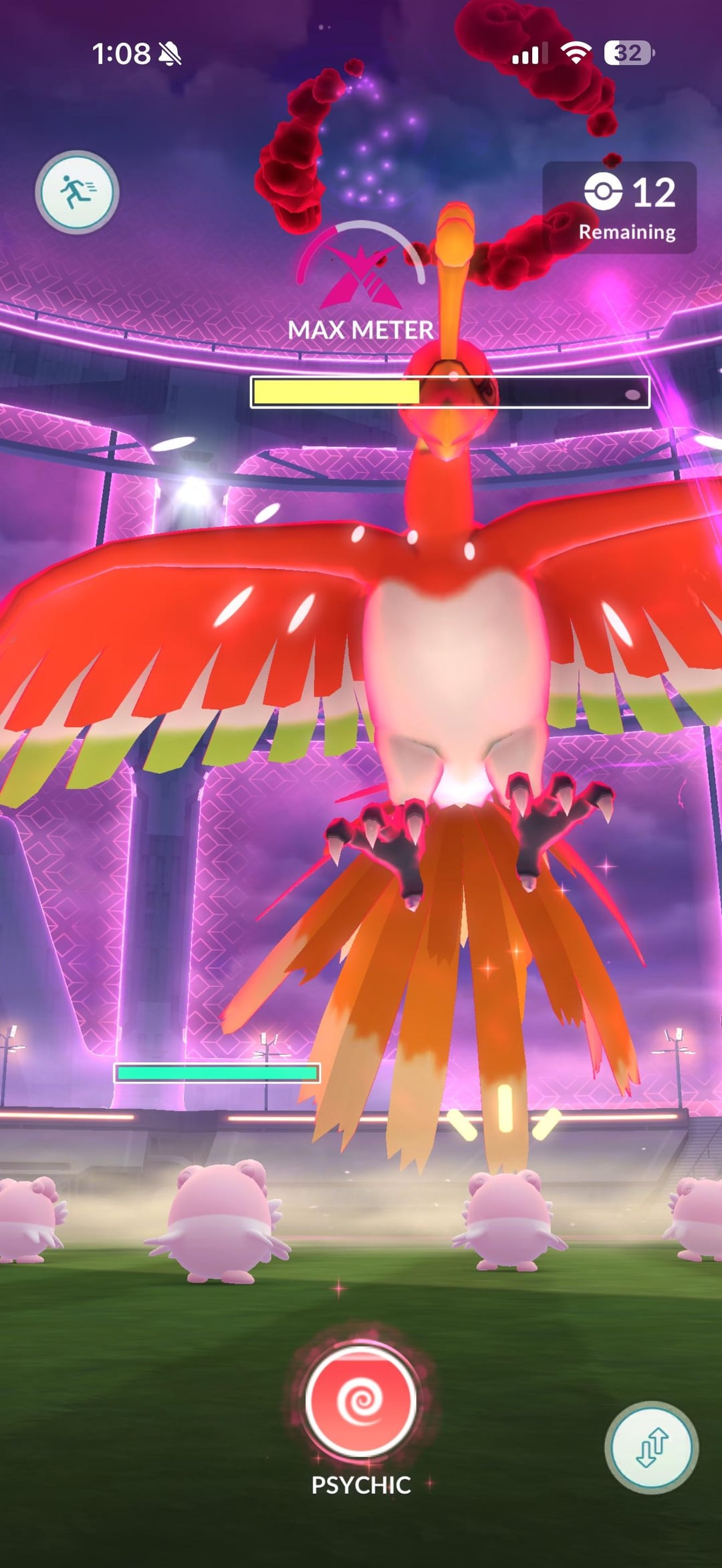Screen dimensions: 722x1568
Task: Tap the run-away flee button
Action: pyautogui.click(x=77, y=192)
